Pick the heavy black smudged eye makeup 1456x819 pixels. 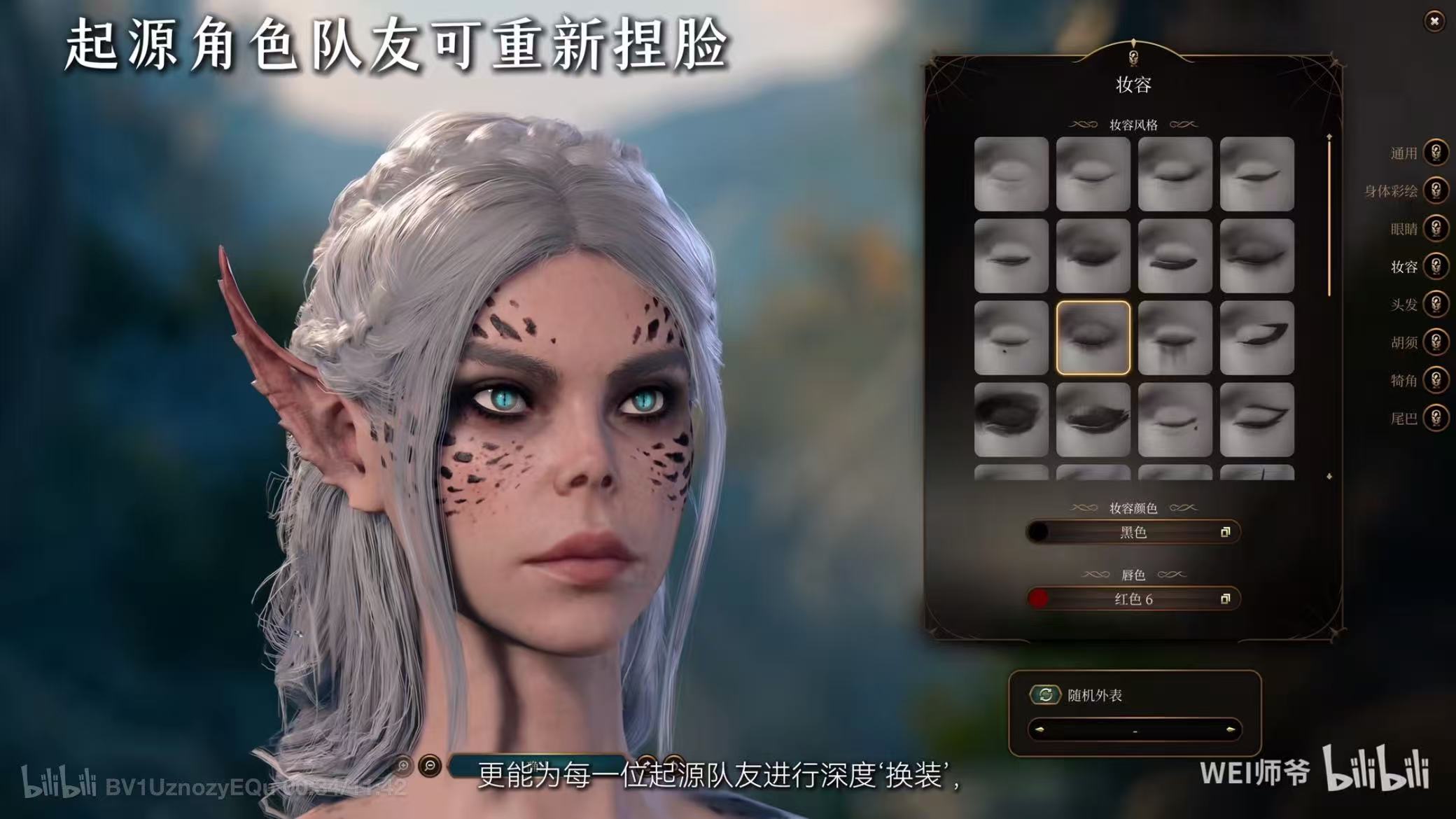click(1011, 419)
